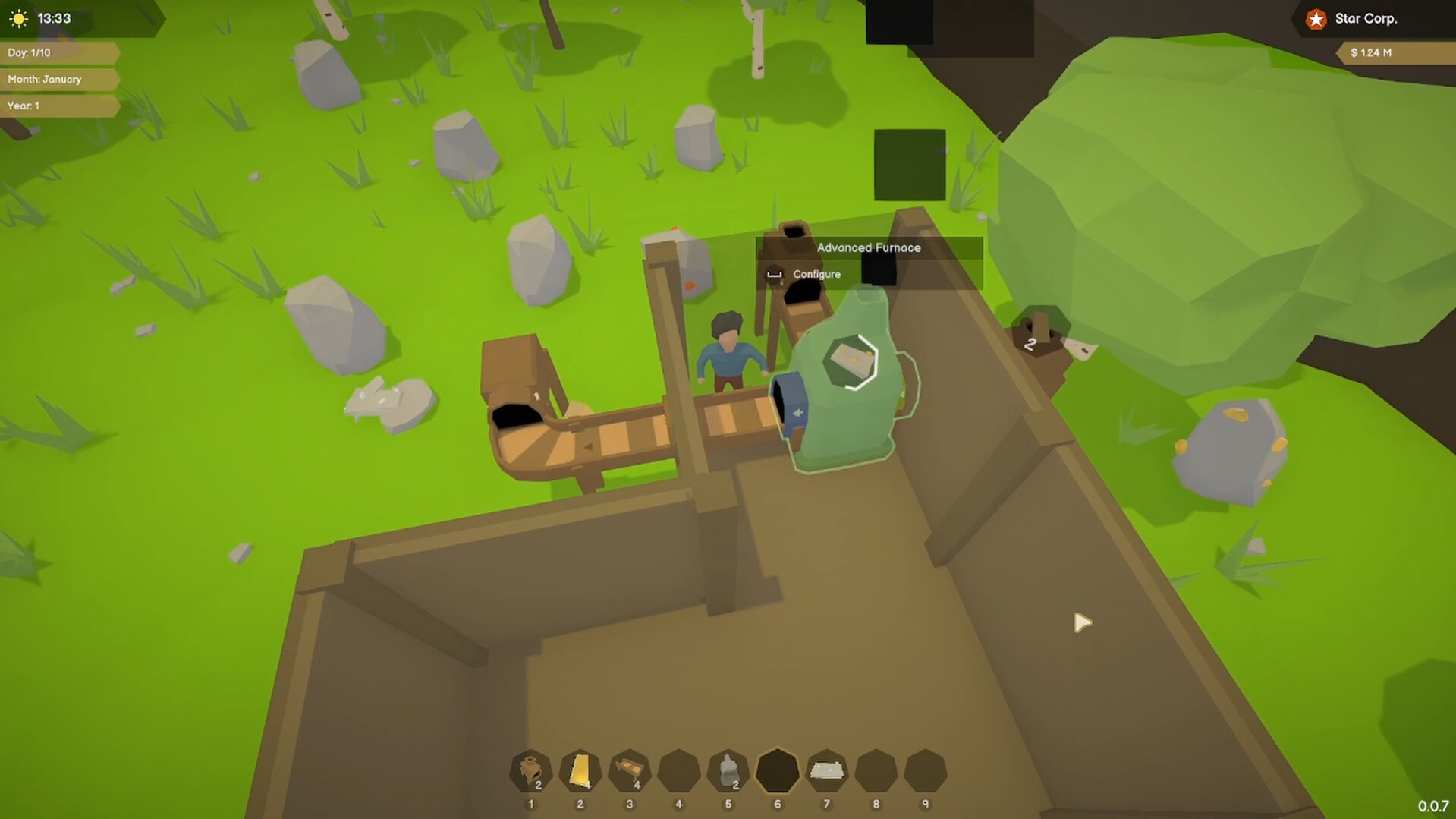This screenshot has height=819, width=1456.
Task: Select the highlighted hotbar slot 6
Action: click(777, 771)
